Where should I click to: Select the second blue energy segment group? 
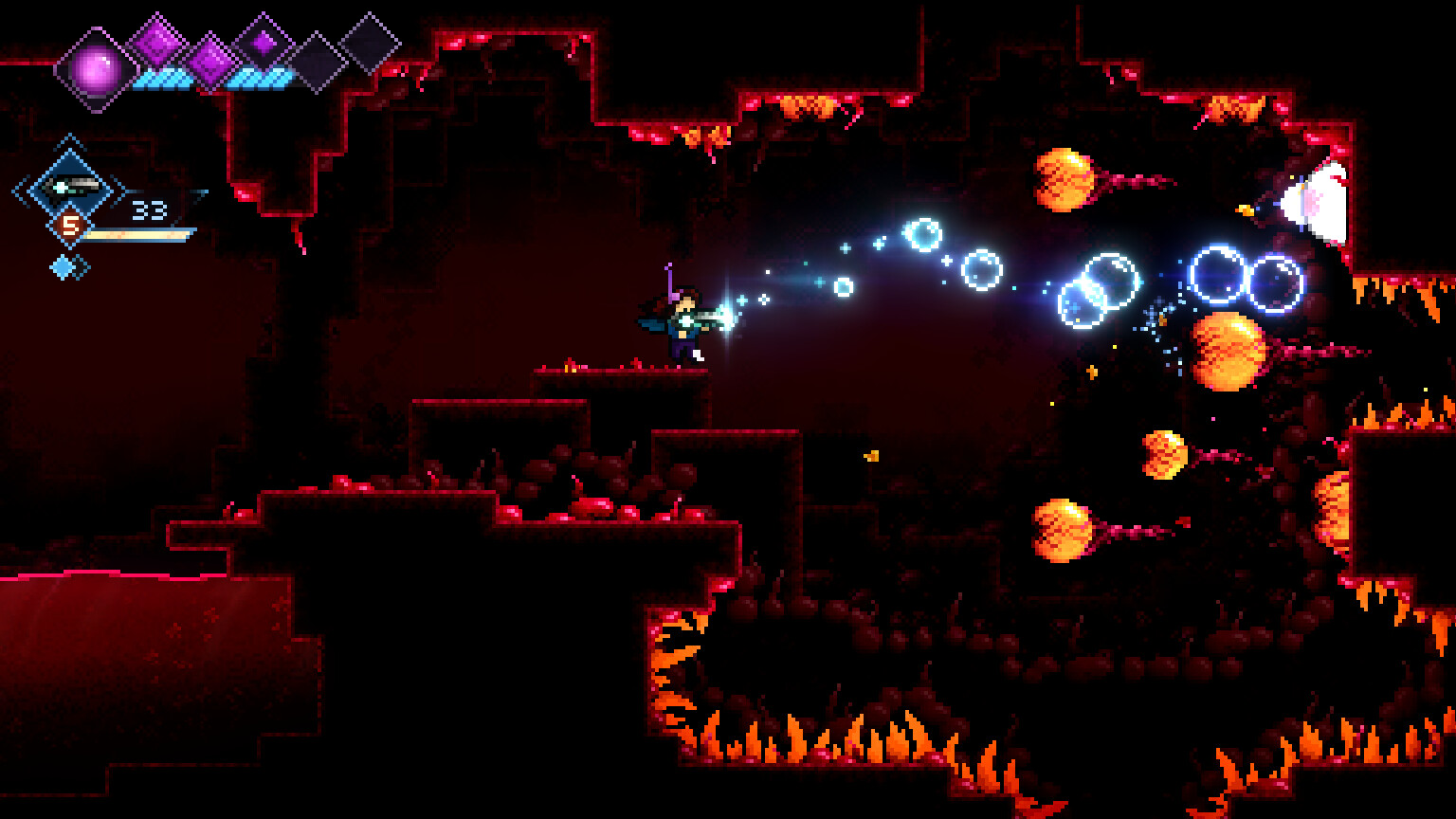click(x=259, y=77)
